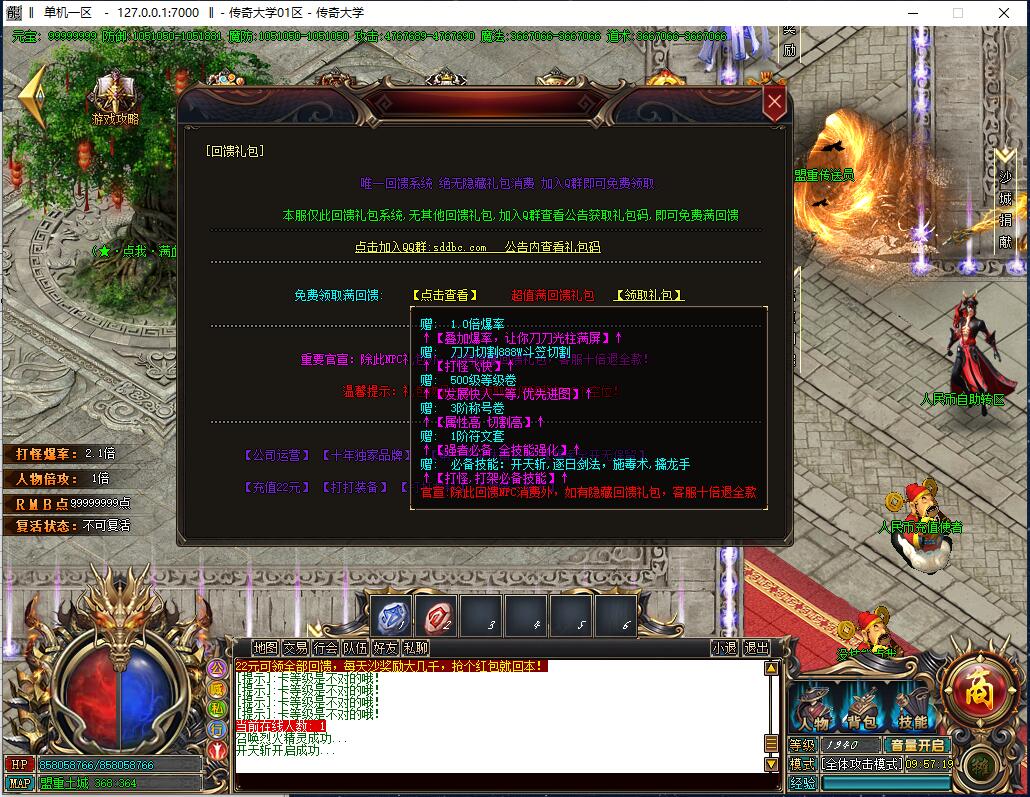Click the 点击加入QQ群 link
1030x797 pixels.
pos(420,247)
